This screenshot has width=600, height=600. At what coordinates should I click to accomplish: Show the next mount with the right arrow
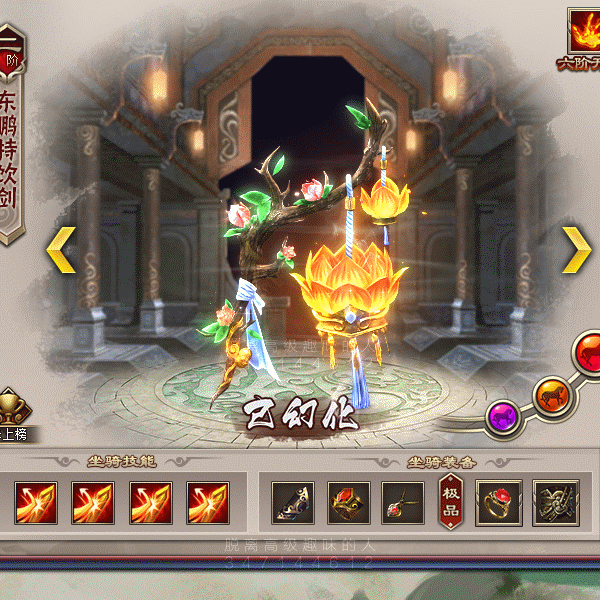[x=575, y=250]
